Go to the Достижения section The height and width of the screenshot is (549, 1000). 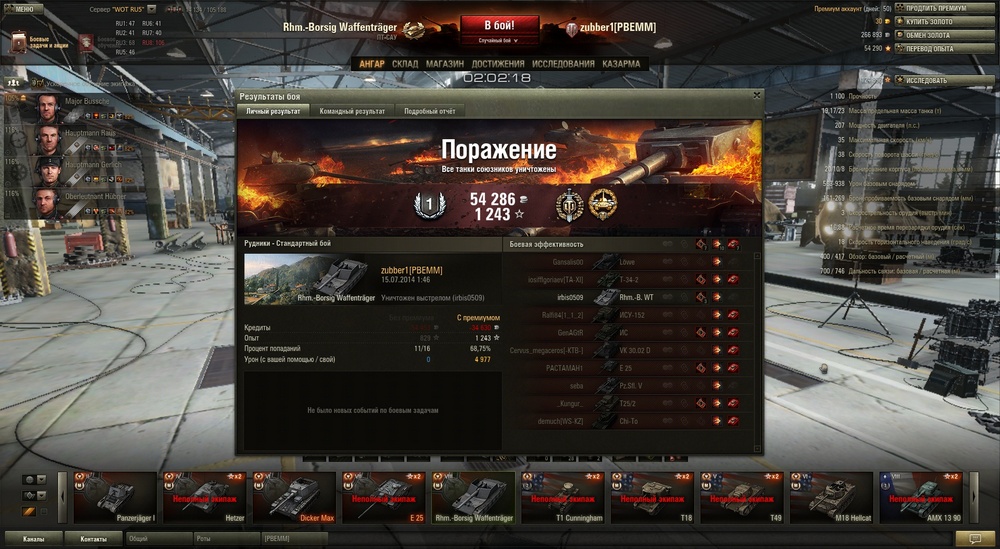coord(498,64)
